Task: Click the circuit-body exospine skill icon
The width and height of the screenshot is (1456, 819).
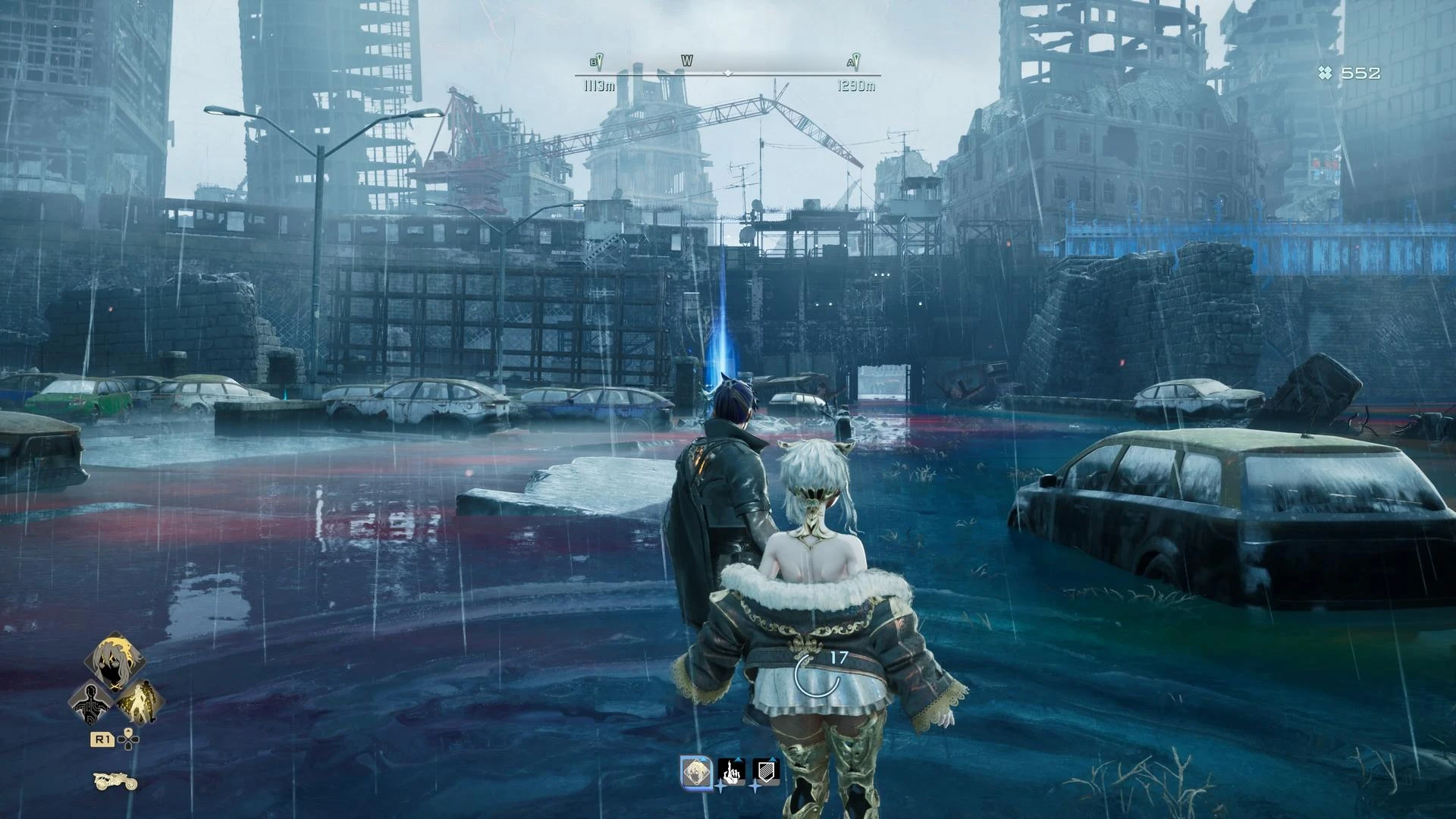Action: pos(92,704)
